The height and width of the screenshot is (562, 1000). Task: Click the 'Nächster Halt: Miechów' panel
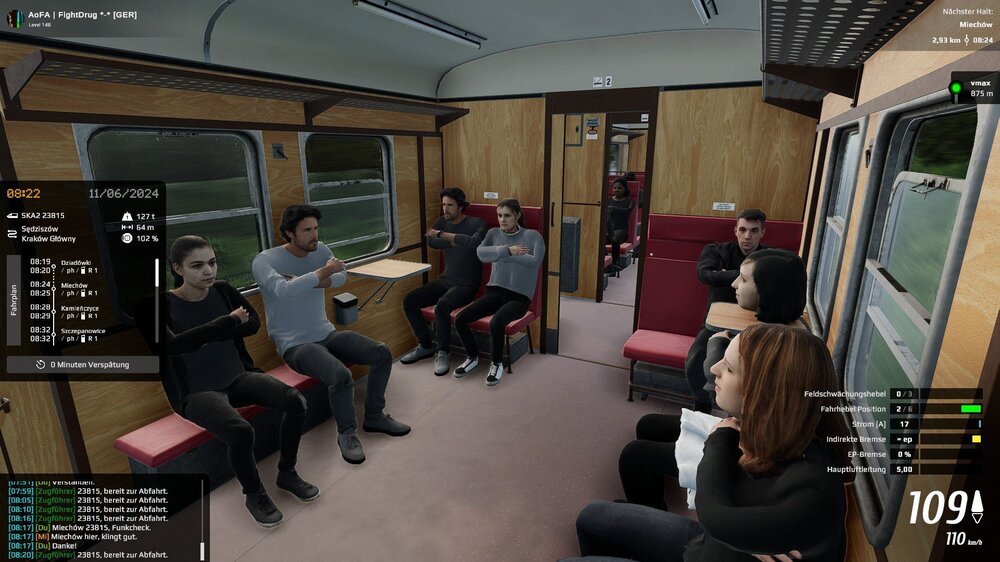(960, 25)
